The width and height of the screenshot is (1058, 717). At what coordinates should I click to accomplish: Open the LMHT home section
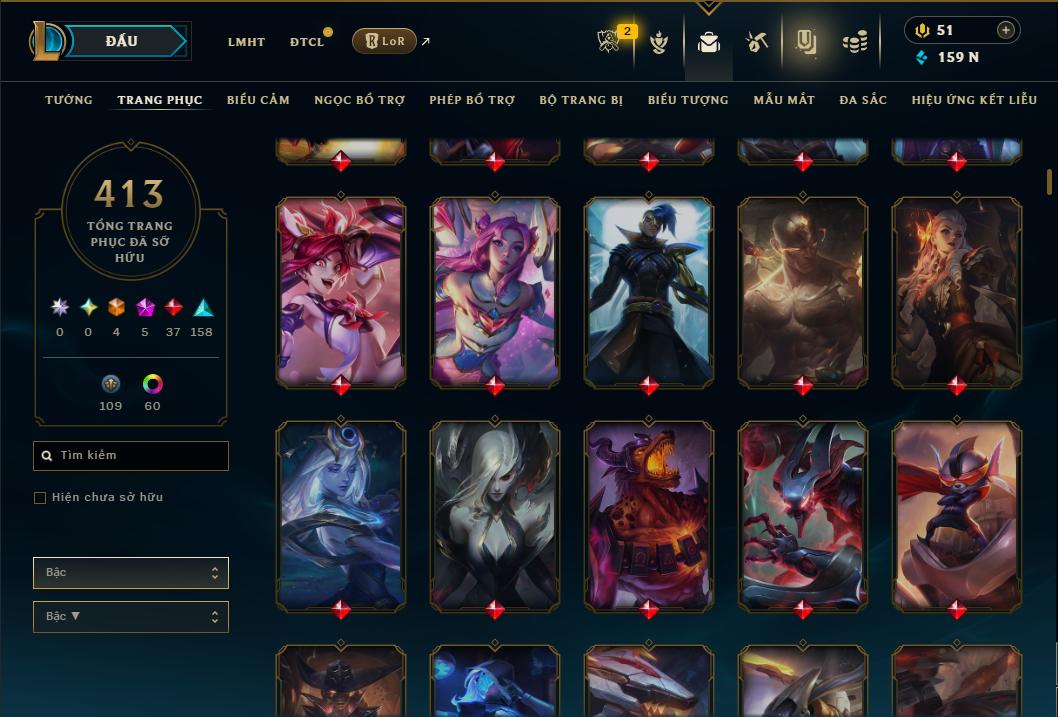246,42
